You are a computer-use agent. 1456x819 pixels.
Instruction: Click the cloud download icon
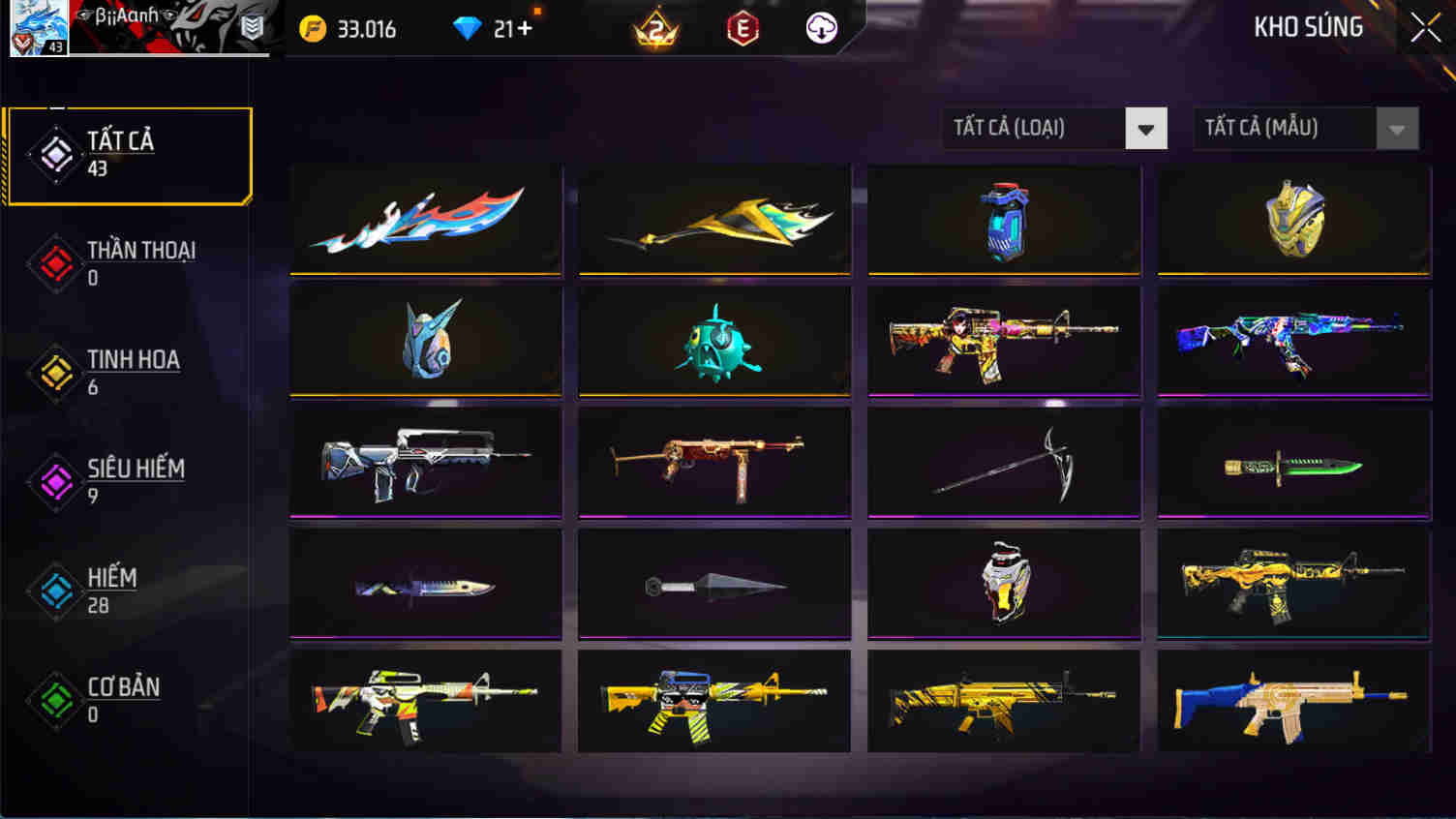click(x=820, y=29)
